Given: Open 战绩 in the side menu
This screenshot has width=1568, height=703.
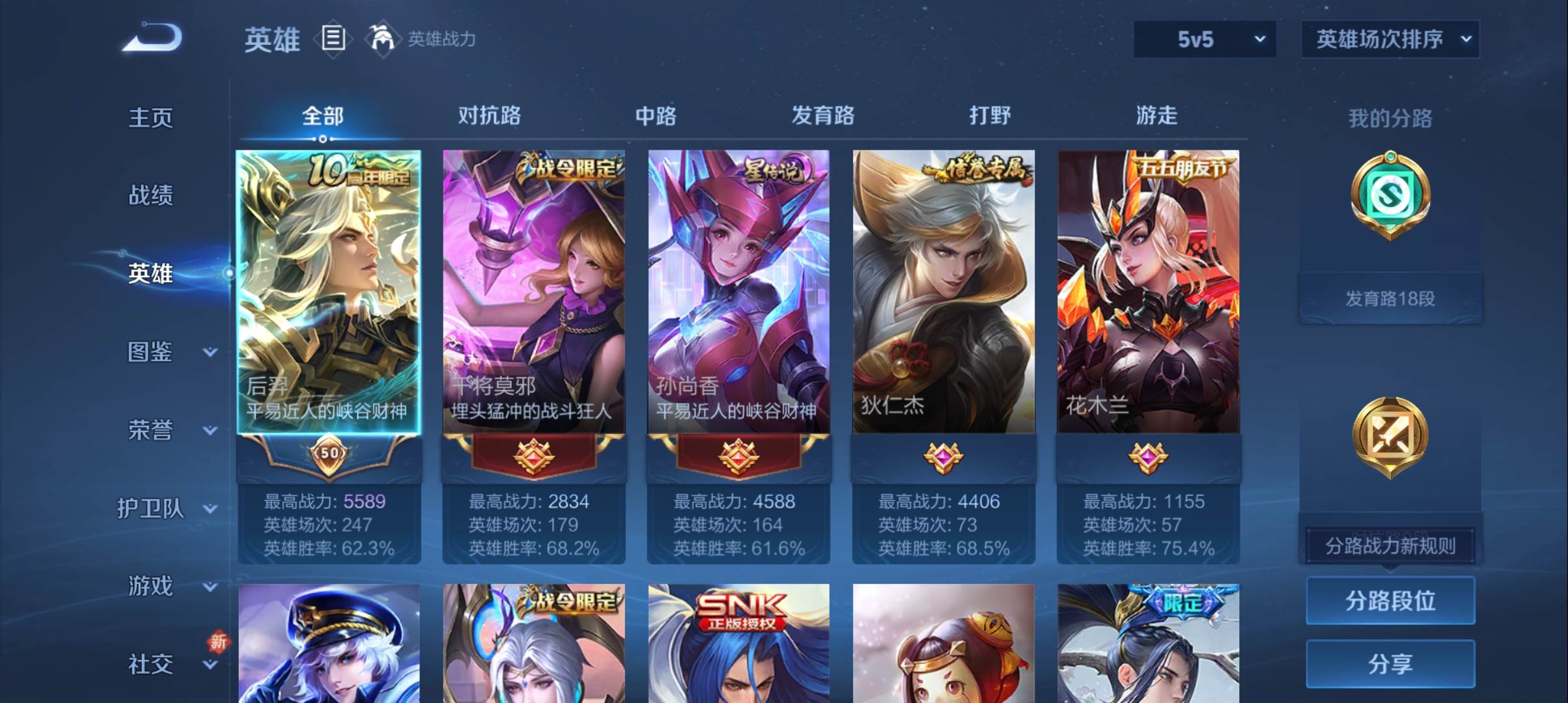Looking at the screenshot, I should click(x=150, y=195).
